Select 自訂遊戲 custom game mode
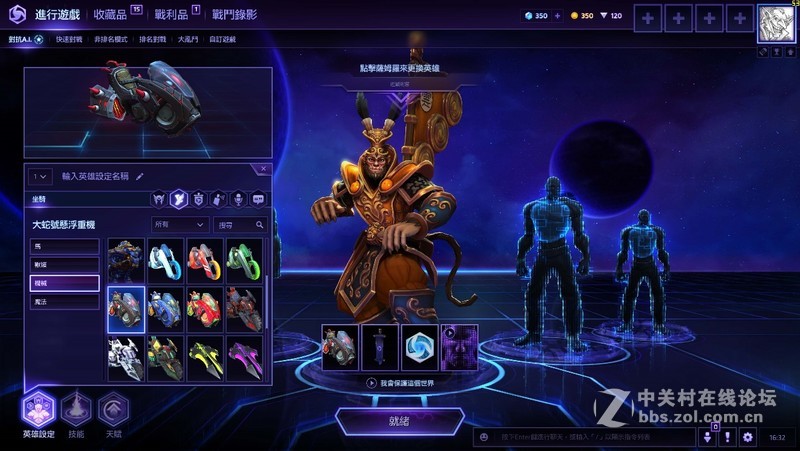800x451 pixels. coord(220,40)
